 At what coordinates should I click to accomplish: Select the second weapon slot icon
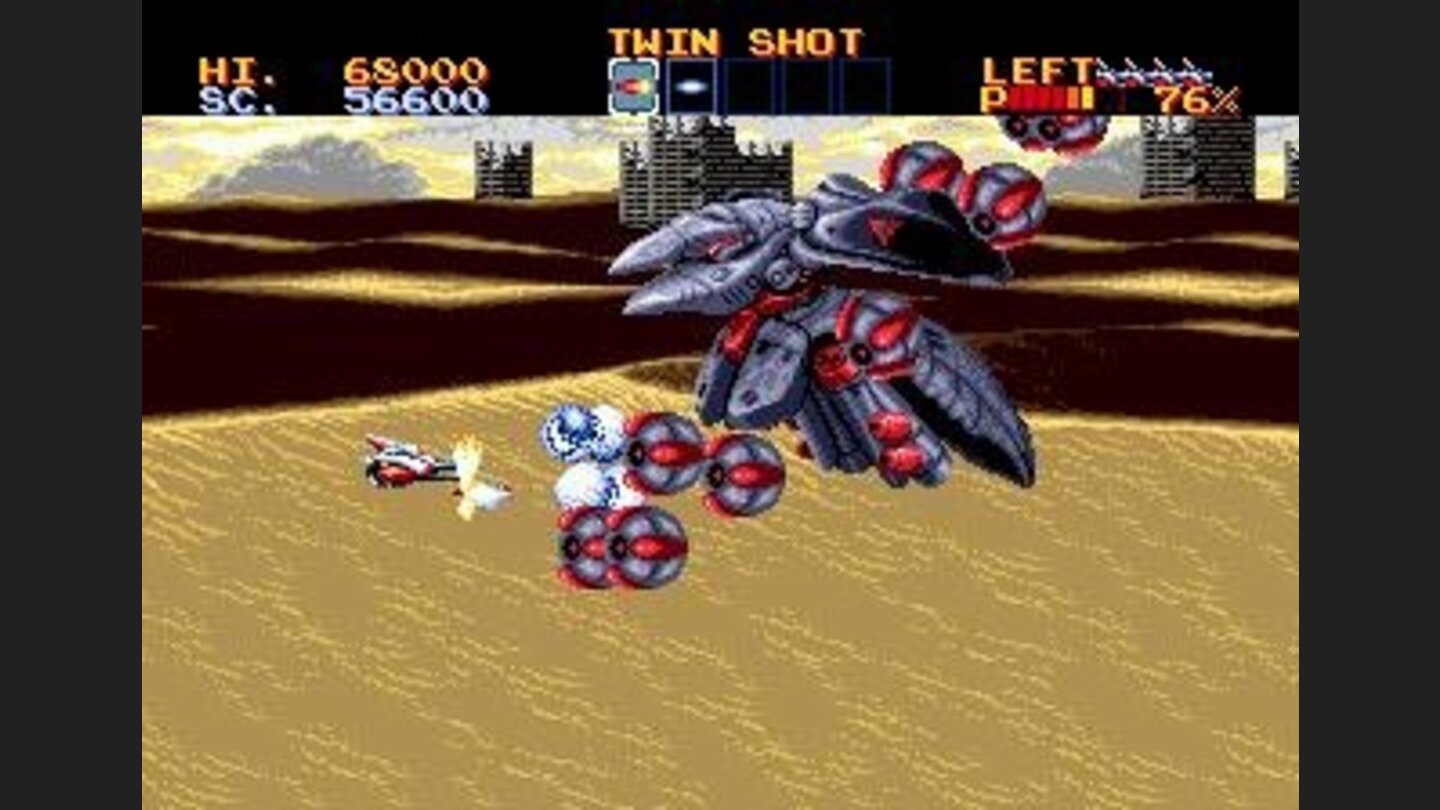point(690,84)
